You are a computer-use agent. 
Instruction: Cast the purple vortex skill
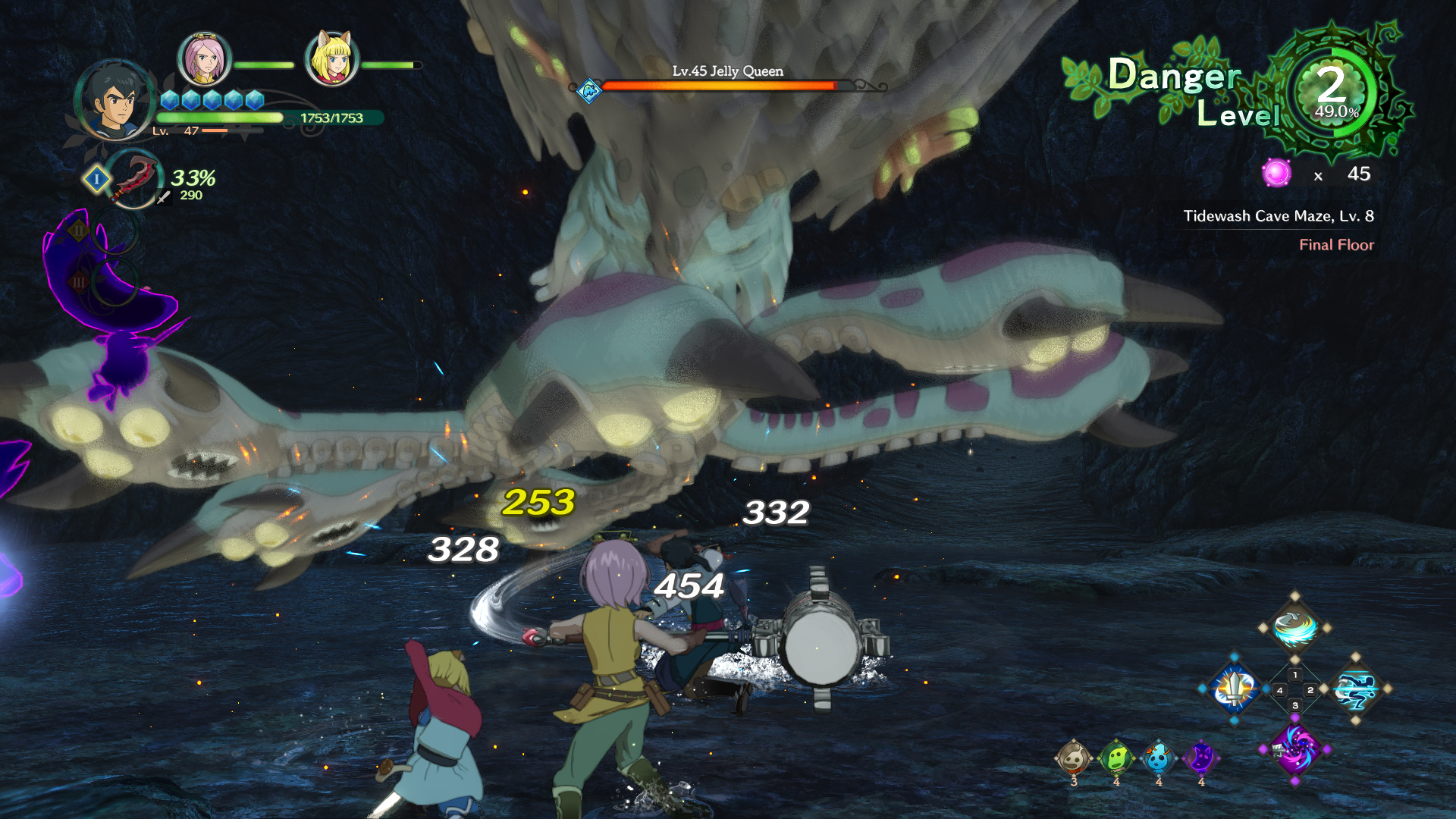(x=1294, y=749)
